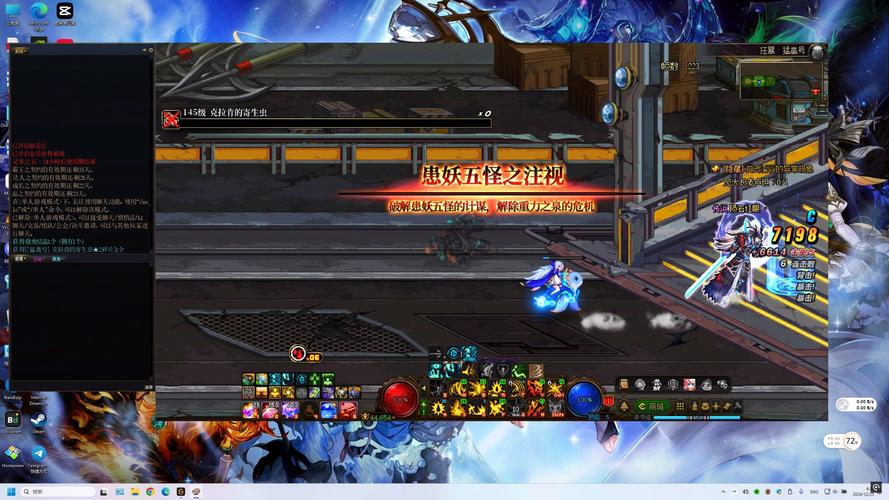The image size is (889, 500).
Task: Click the boss portrait icon on the enemy bar
Action: [171, 119]
